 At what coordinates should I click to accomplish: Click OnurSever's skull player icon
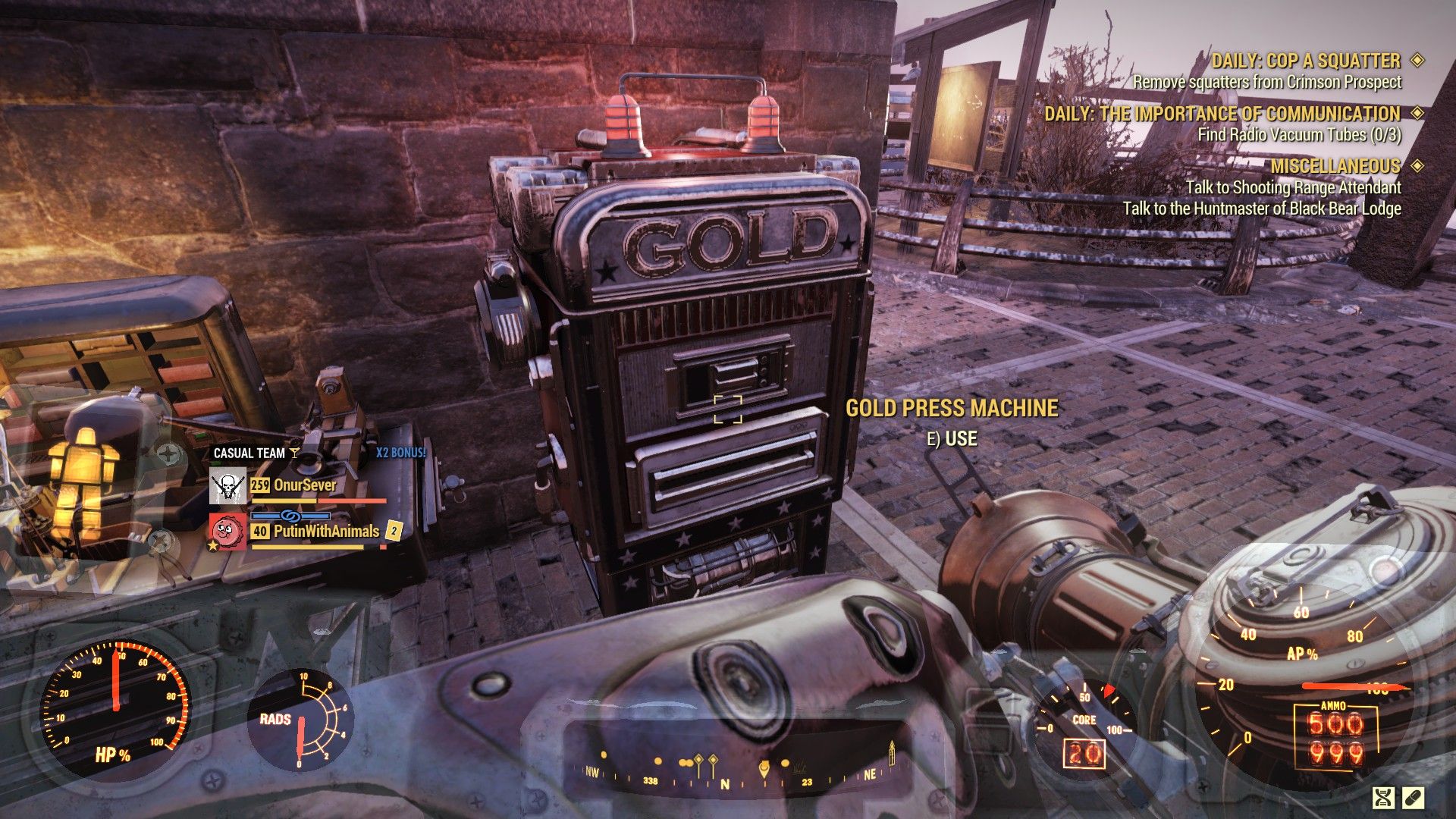(x=227, y=486)
